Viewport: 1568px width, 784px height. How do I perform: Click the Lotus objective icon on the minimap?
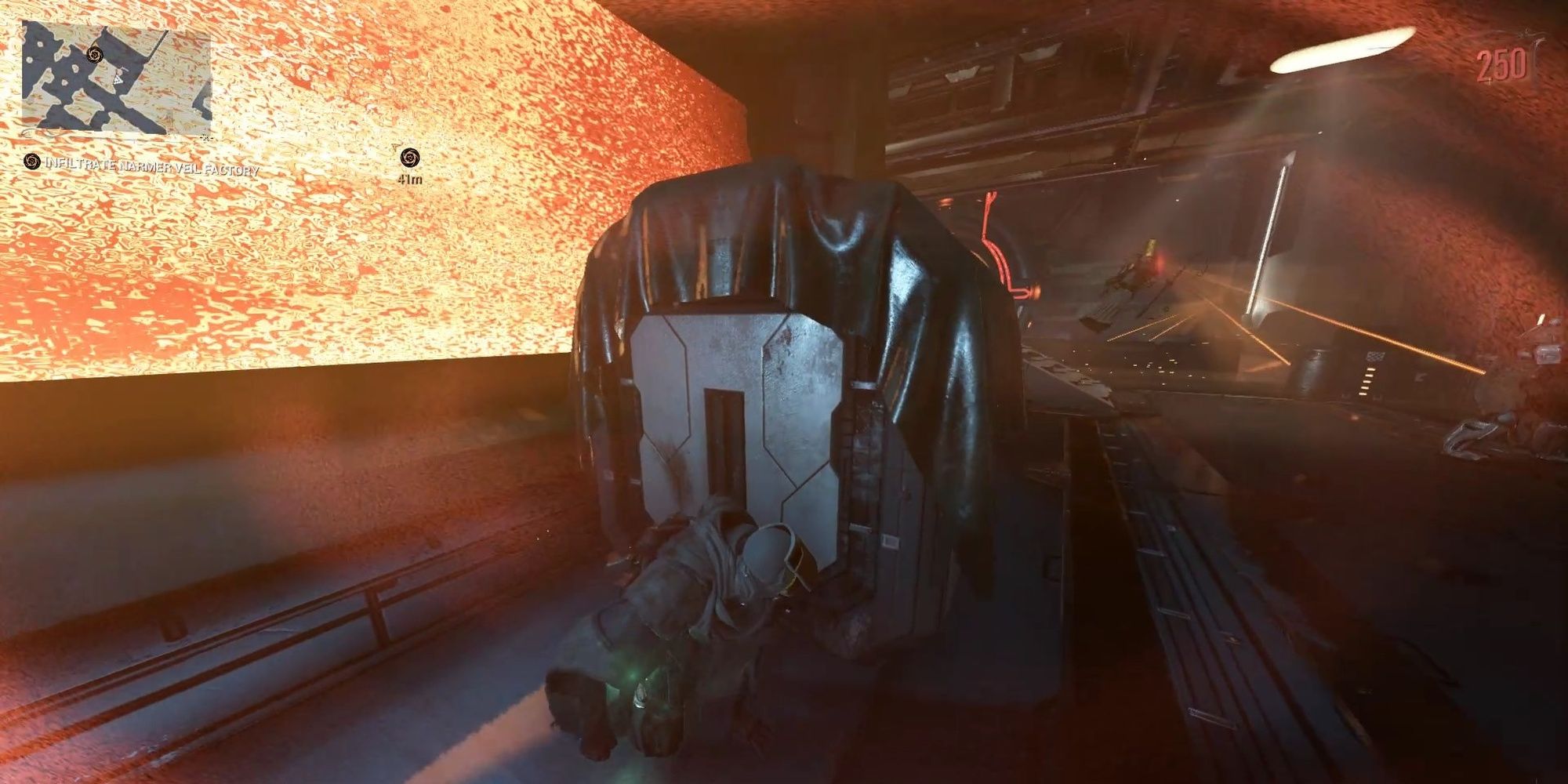point(95,54)
